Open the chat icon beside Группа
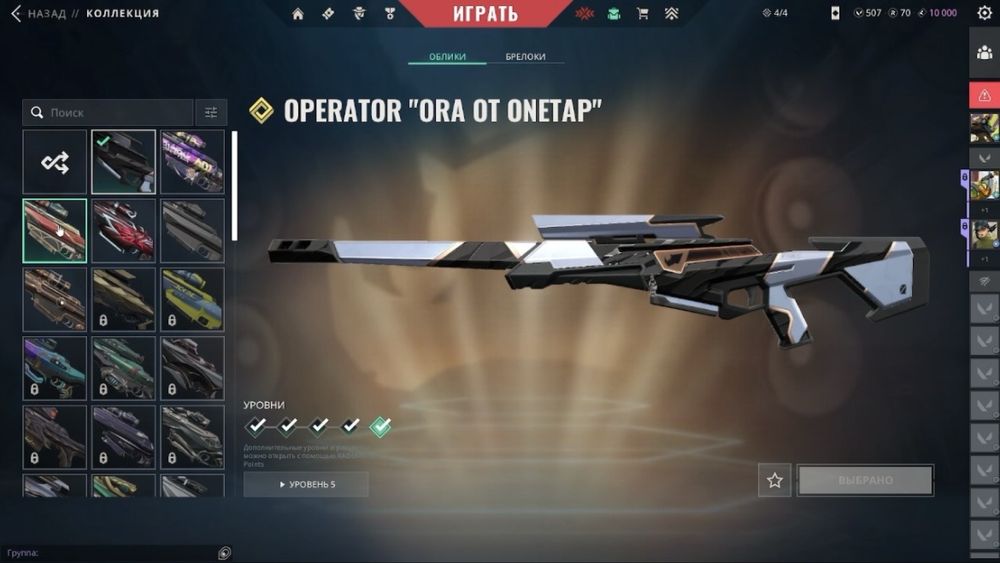Screen dimensions: 1000x563 pos(225,553)
